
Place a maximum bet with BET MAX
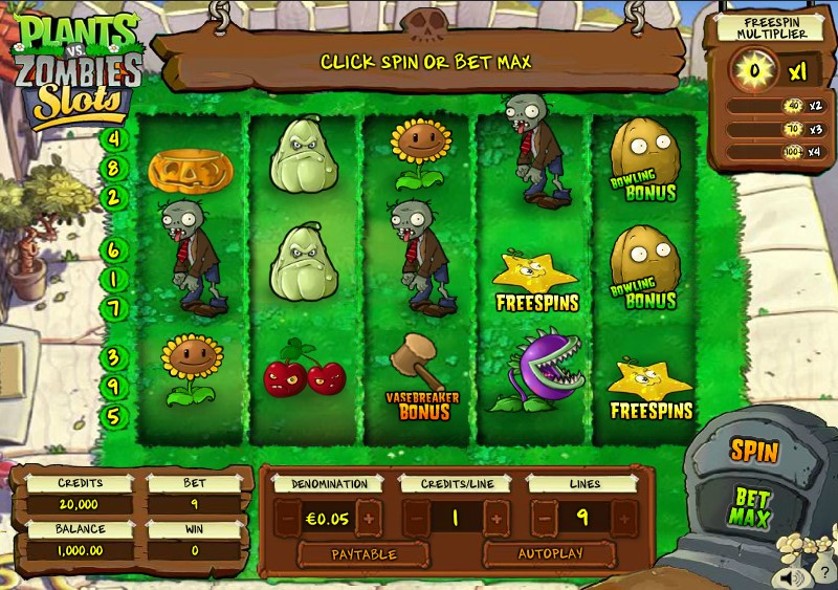point(751,507)
